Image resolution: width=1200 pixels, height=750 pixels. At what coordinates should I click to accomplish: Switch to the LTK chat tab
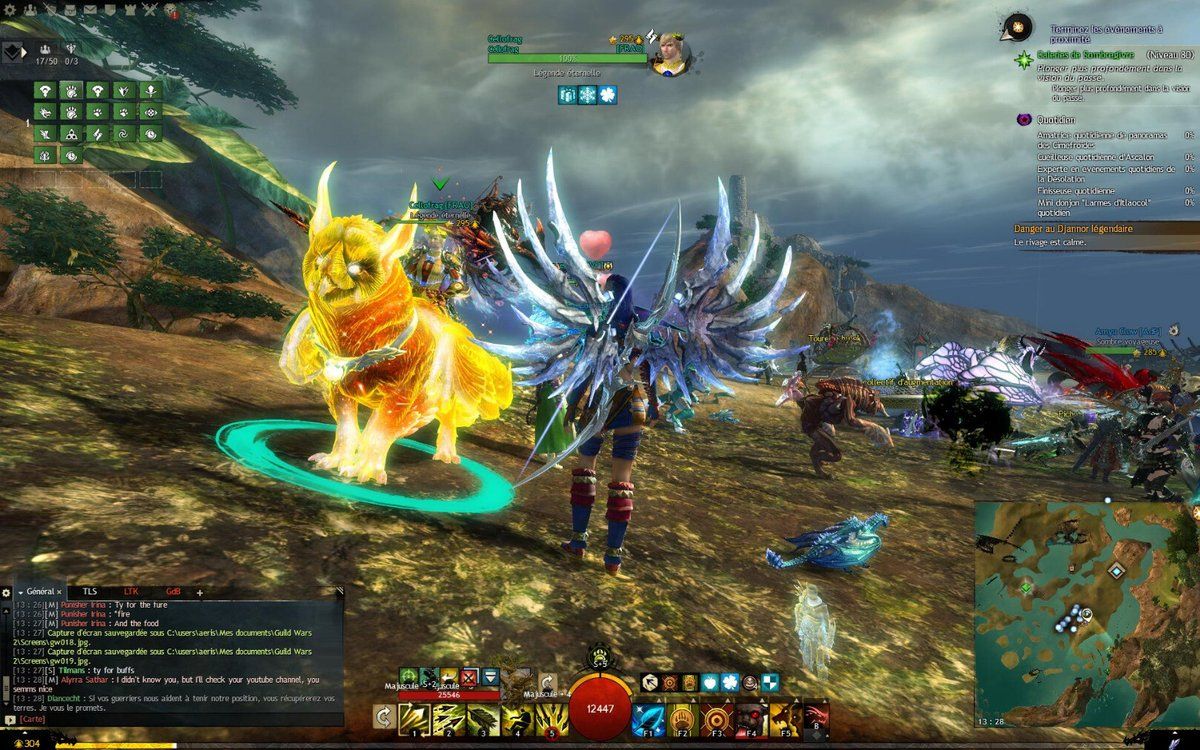[x=131, y=592]
